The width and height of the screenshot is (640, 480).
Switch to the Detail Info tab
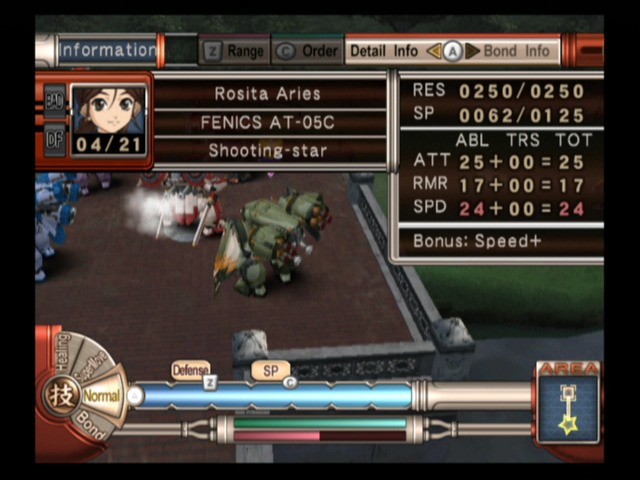tap(384, 51)
